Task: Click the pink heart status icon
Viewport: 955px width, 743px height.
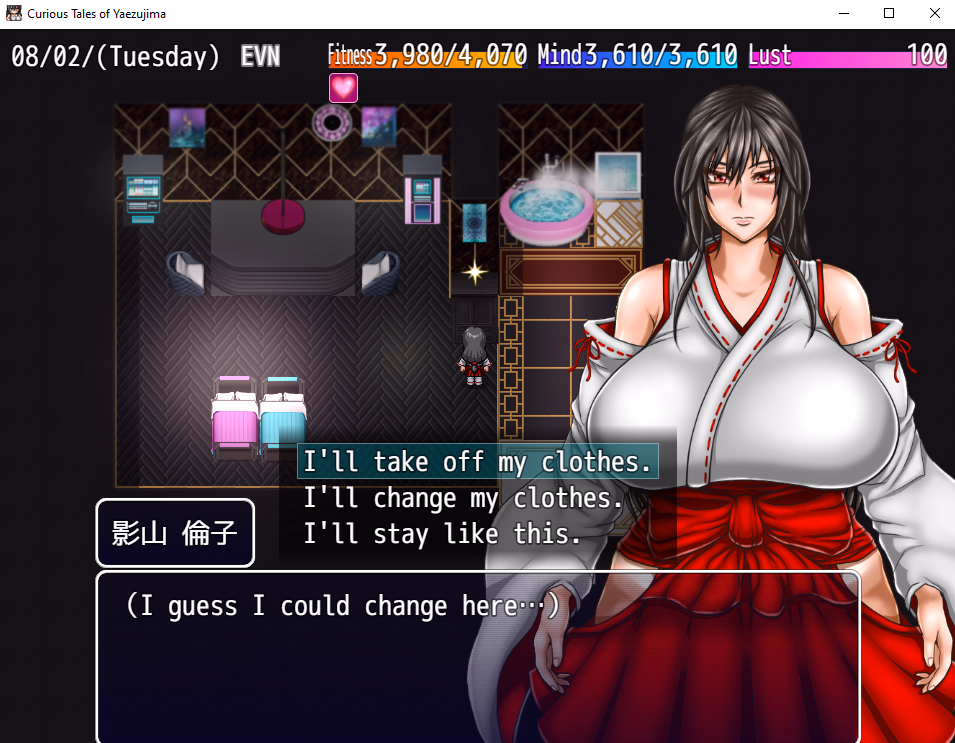Action: point(343,88)
